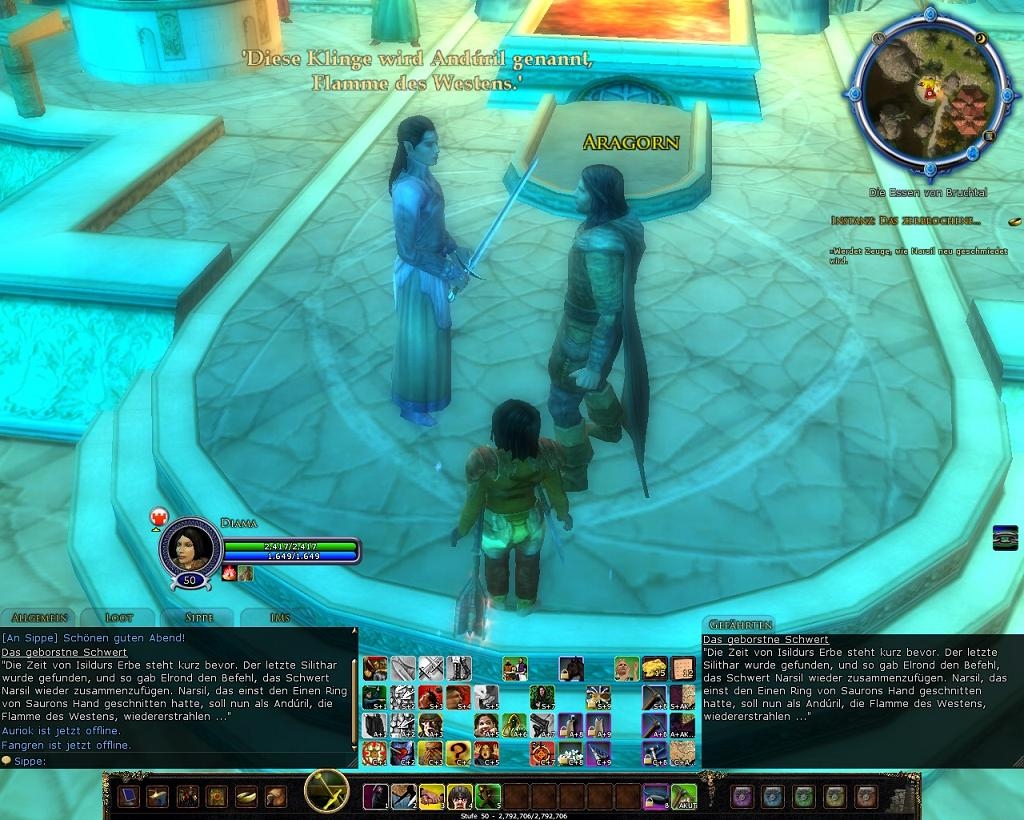
Task: Open the Rivendell minimap
Action: pyautogui.click(x=930, y=97)
